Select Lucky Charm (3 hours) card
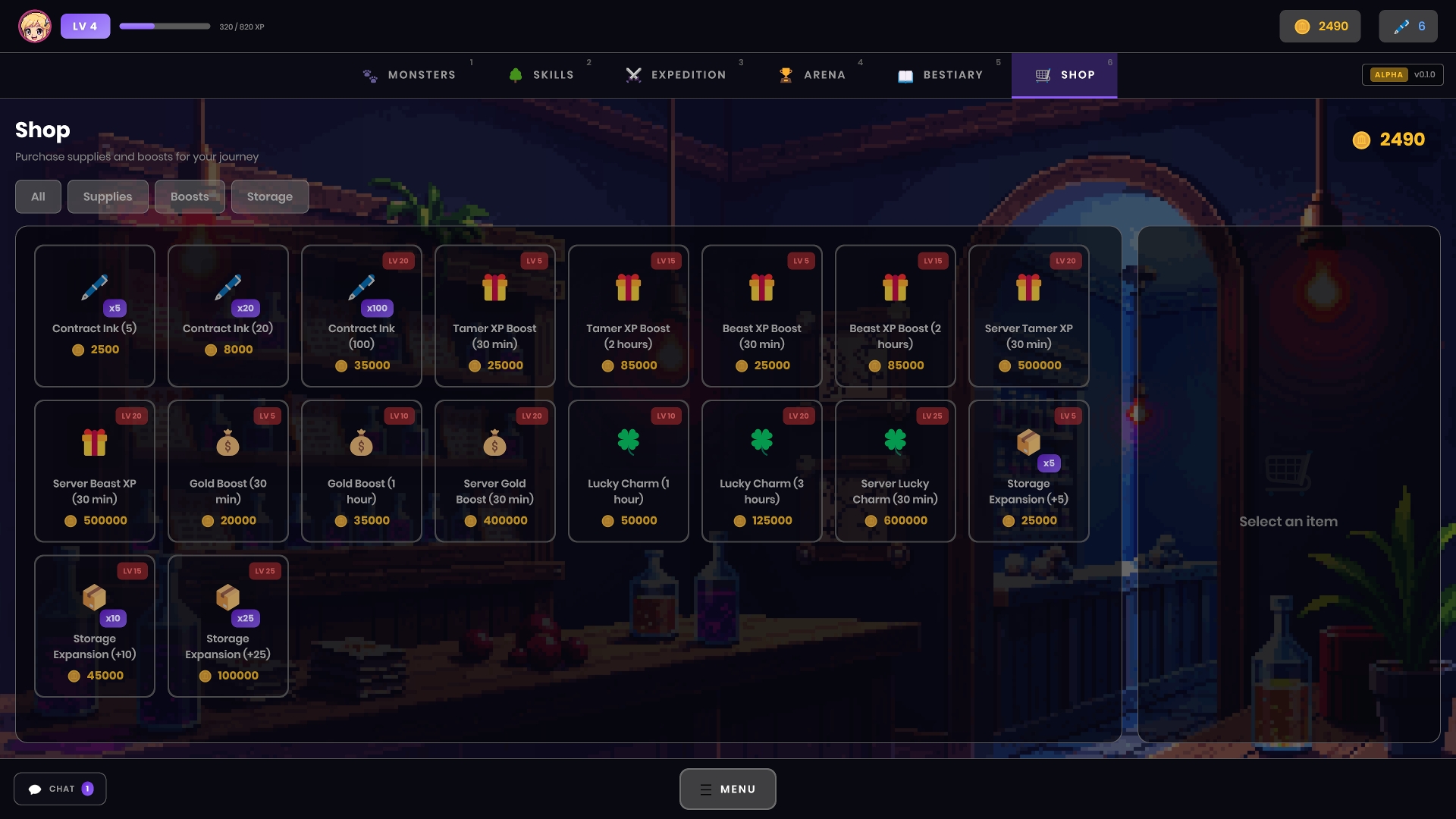Viewport: 1456px width, 819px height. [762, 471]
